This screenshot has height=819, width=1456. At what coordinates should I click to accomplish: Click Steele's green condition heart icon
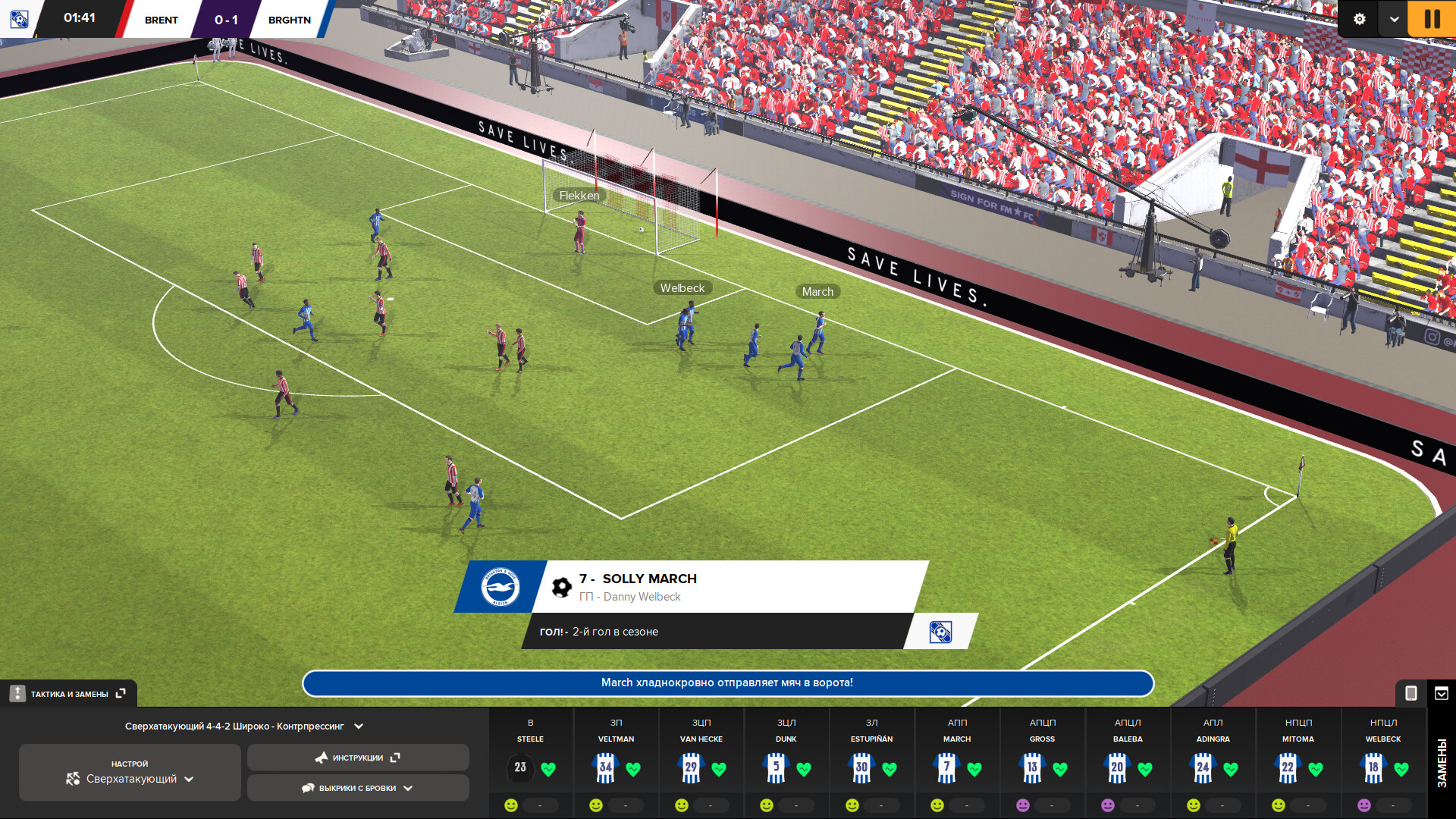click(x=548, y=769)
